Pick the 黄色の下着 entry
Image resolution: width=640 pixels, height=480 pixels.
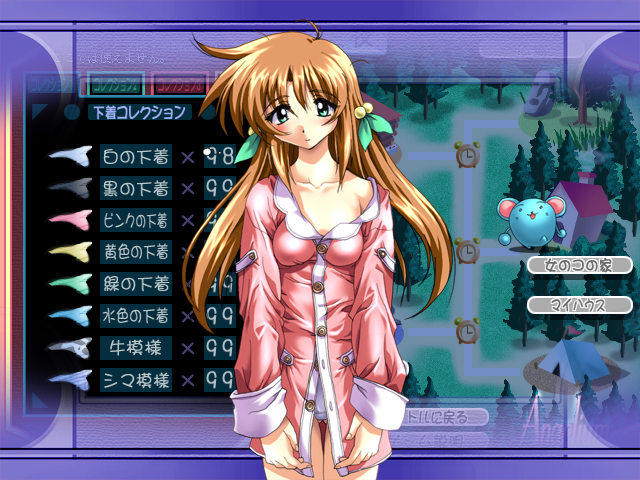click(136, 252)
